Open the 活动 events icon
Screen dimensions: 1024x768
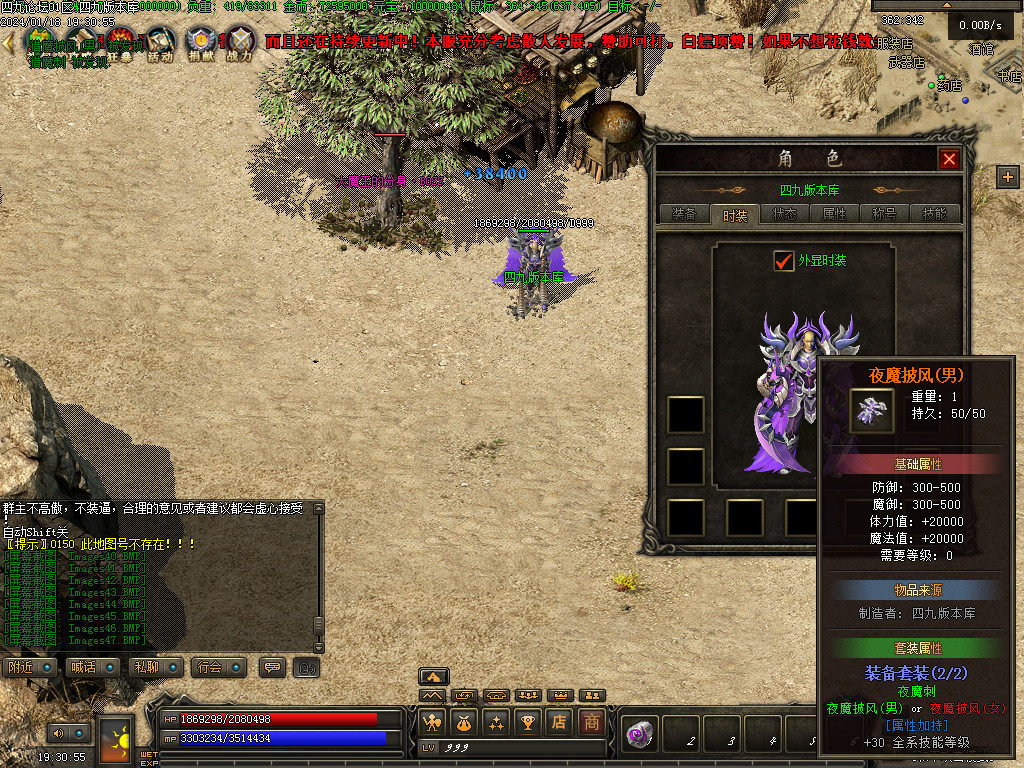[x=160, y=44]
